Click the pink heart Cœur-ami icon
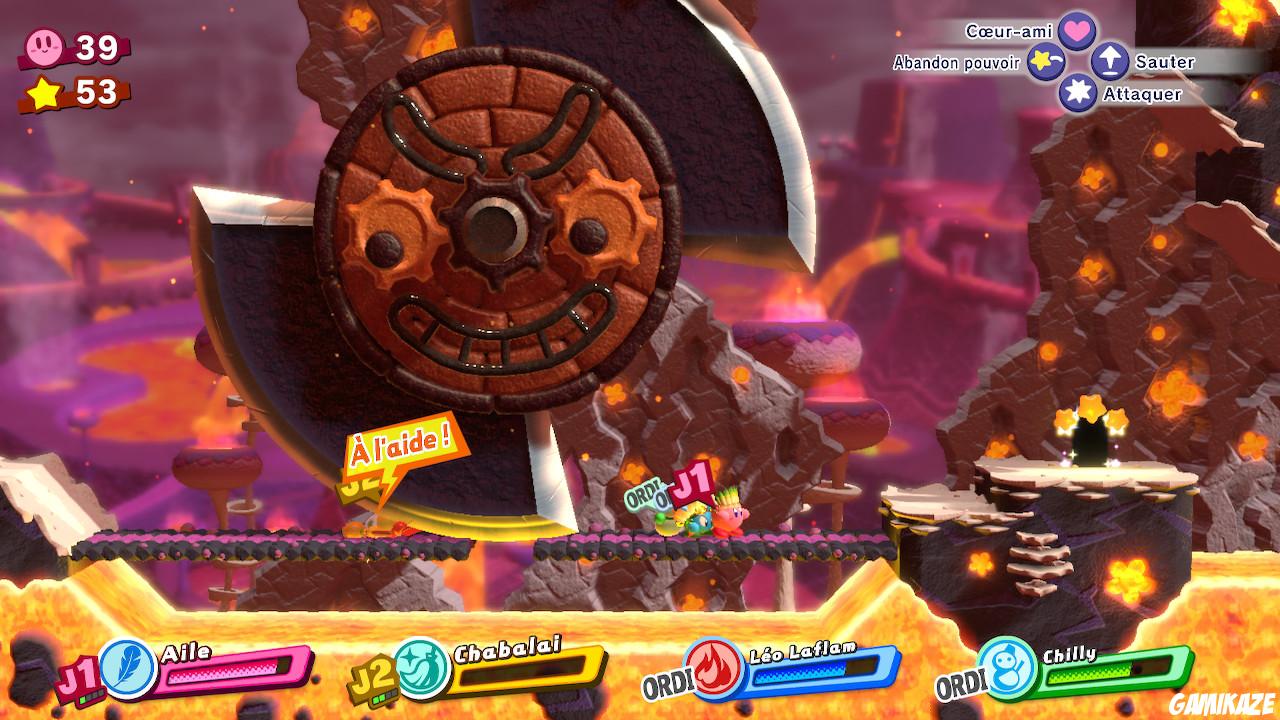1280x720 pixels. [1078, 30]
